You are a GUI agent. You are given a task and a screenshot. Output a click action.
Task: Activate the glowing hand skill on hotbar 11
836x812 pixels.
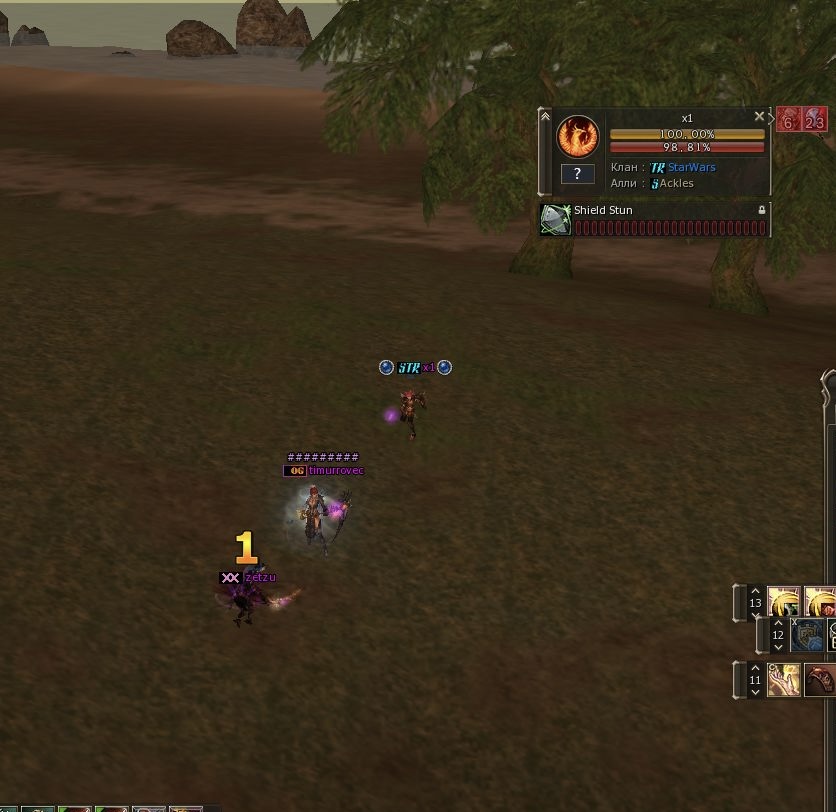tap(784, 680)
